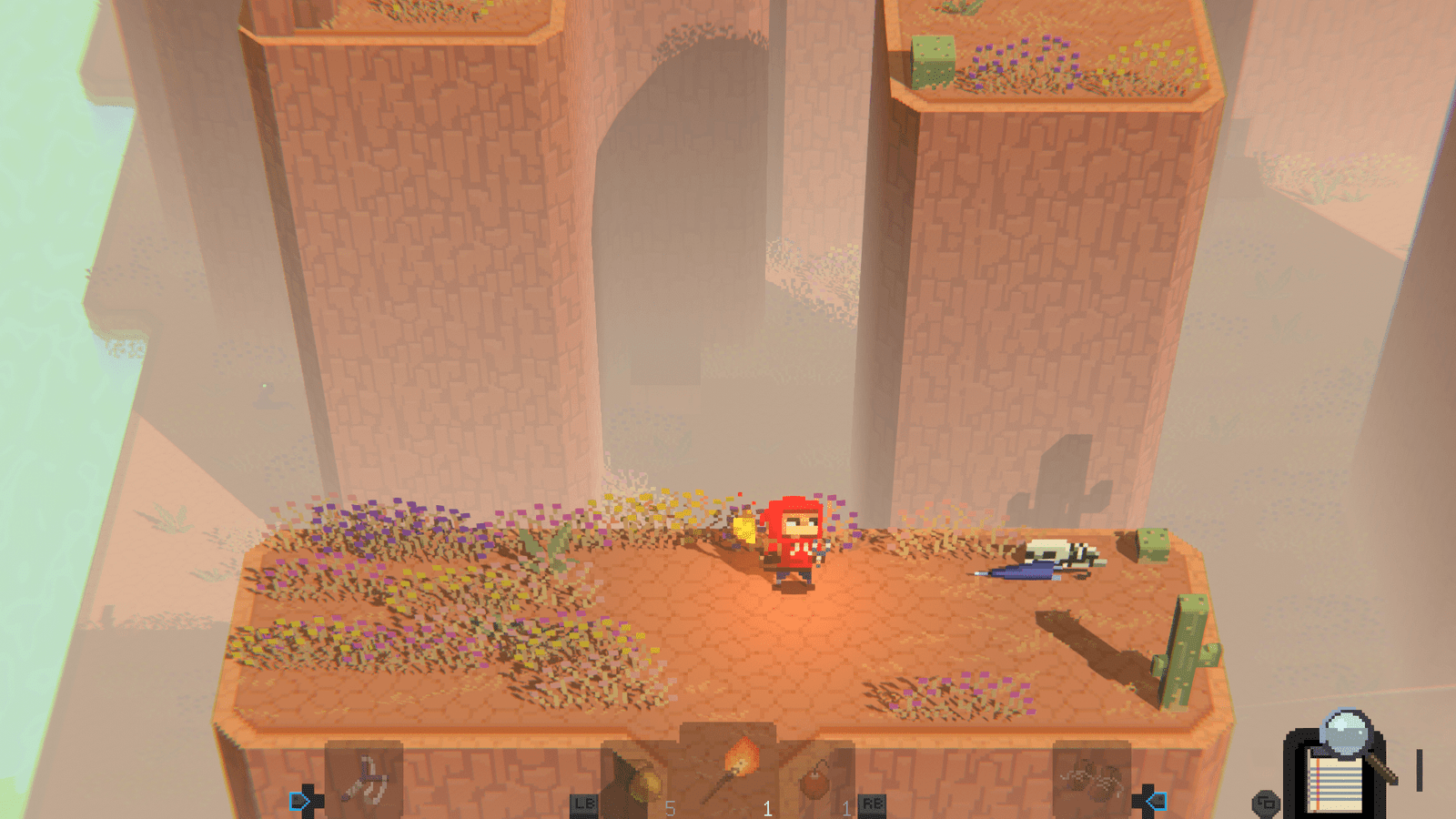Click the blue right arrow near the spider slot
The image size is (1456, 819).
coord(1158,801)
